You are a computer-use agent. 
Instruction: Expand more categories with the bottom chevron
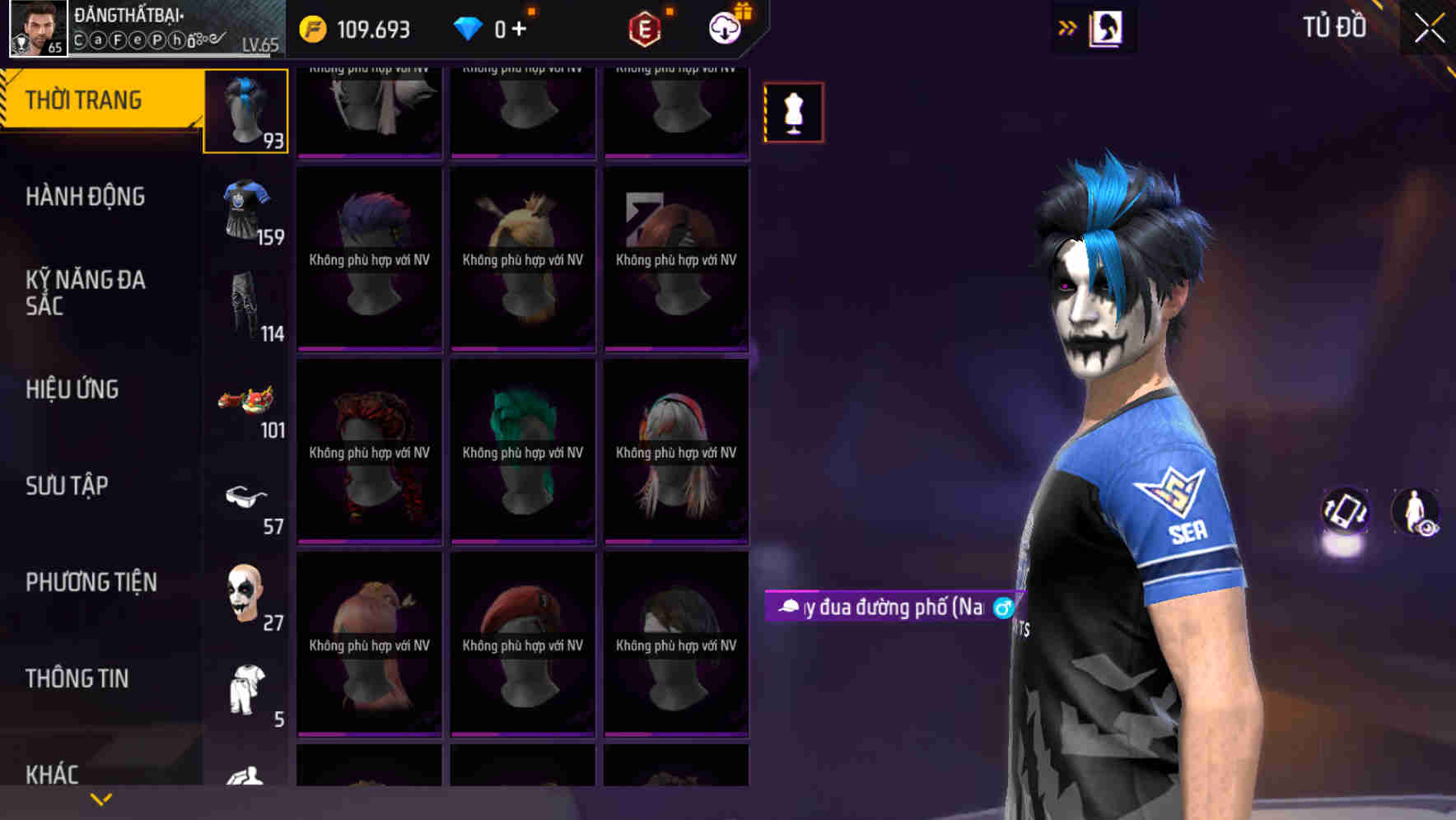point(101,799)
